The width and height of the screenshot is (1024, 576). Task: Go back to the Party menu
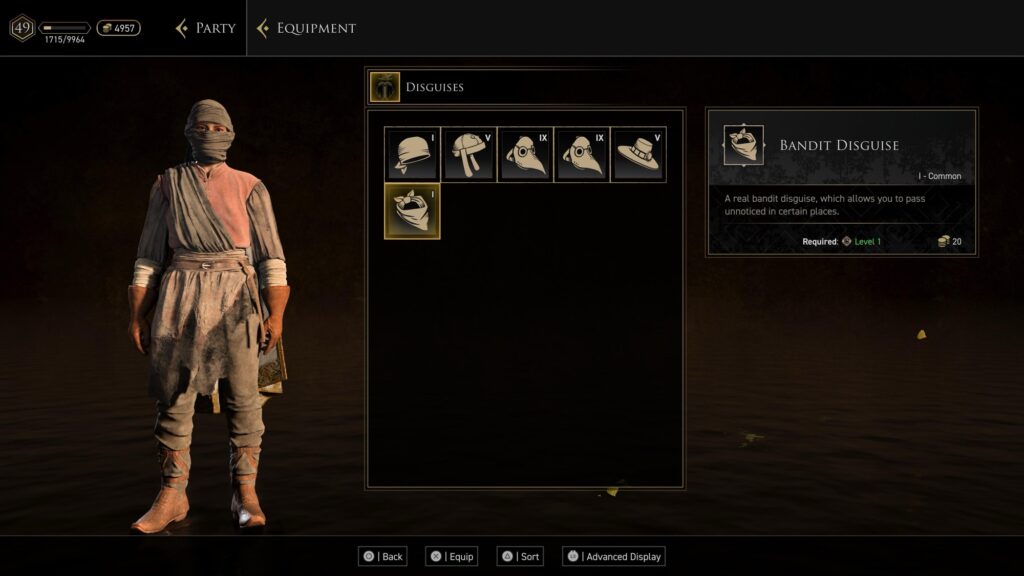pos(206,28)
